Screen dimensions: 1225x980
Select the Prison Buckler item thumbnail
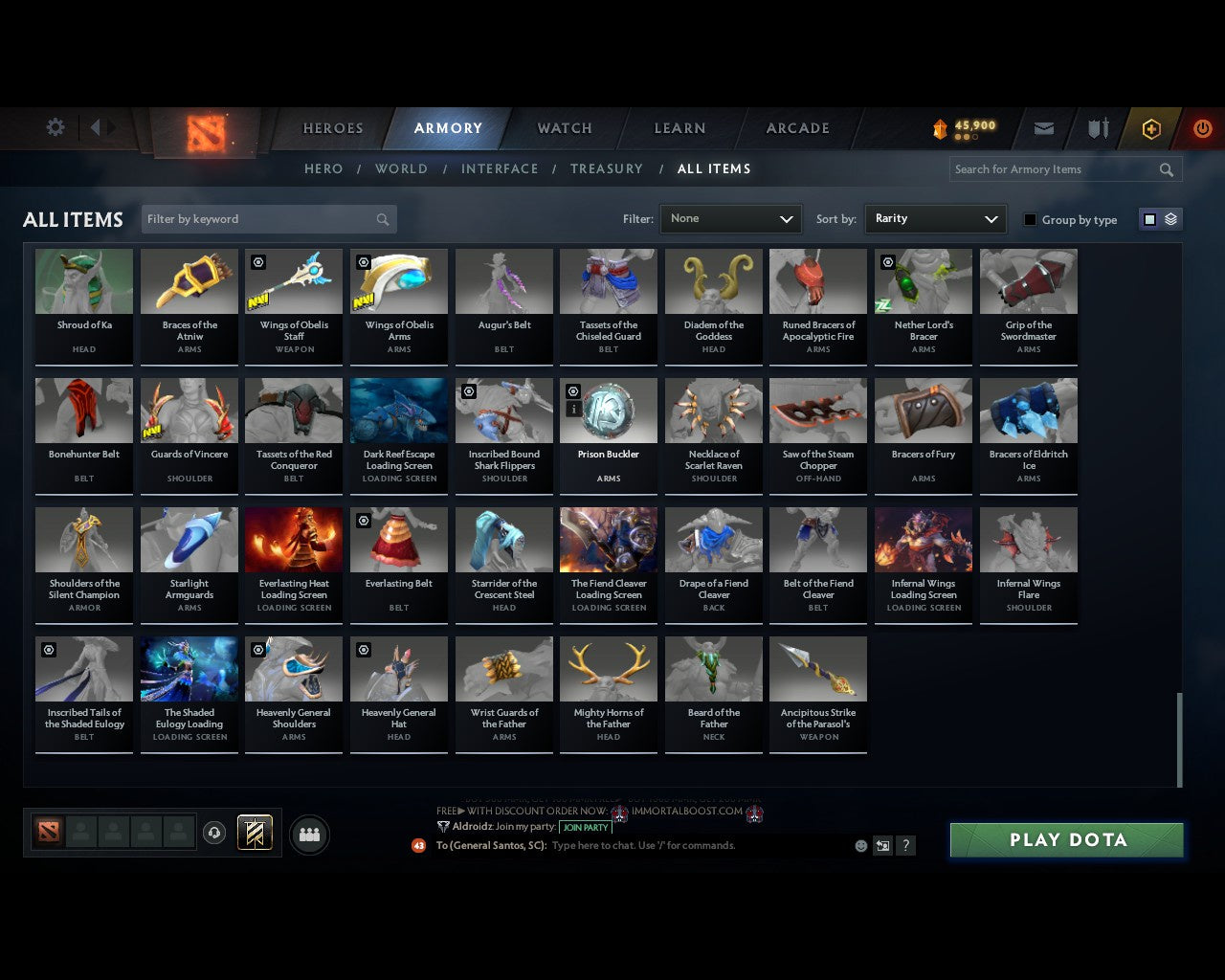pos(609,410)
